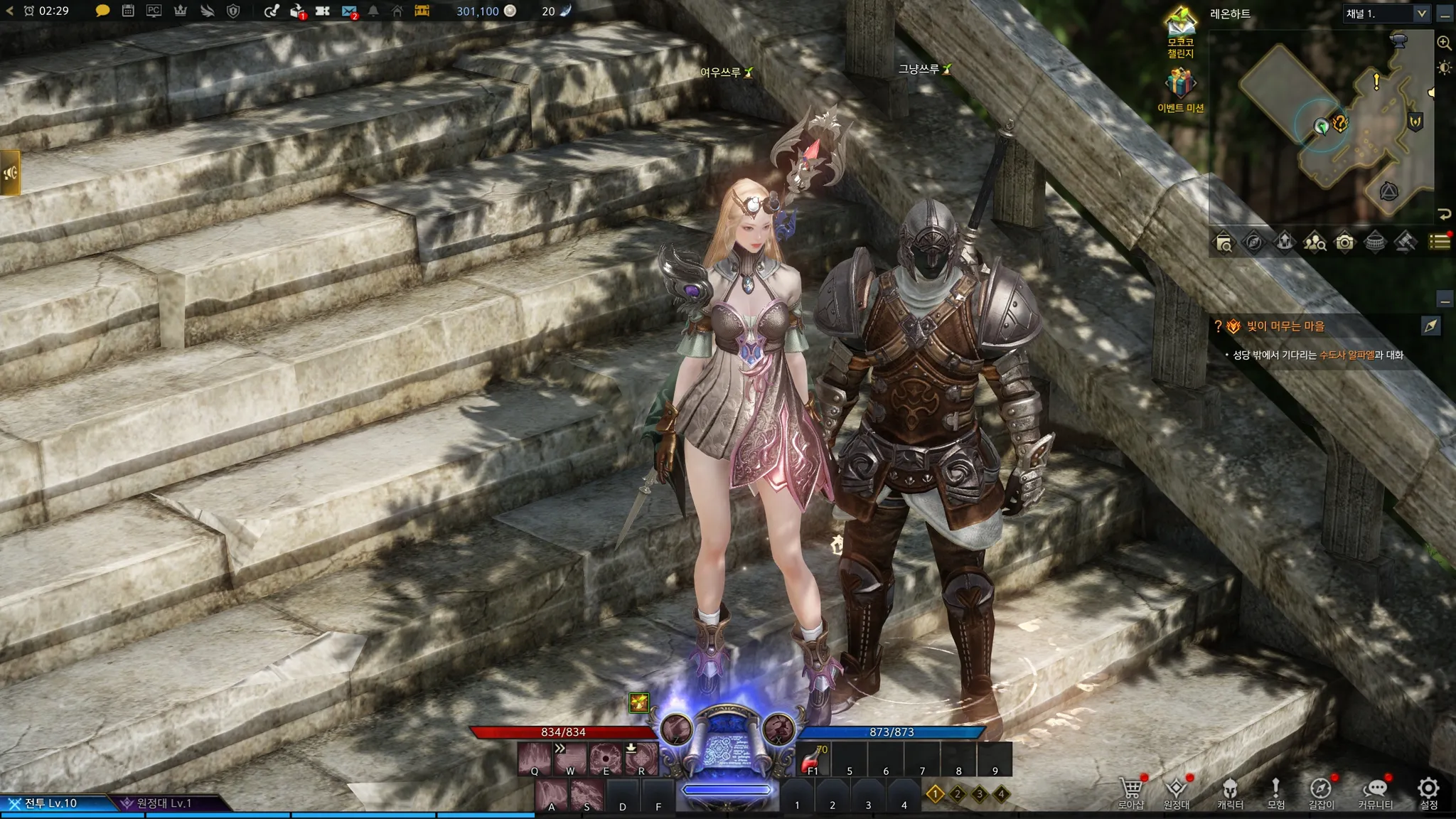Viewport: 1456px width, 819px height.
Task: Open the mail envelope icon
Action: point(348,11)
